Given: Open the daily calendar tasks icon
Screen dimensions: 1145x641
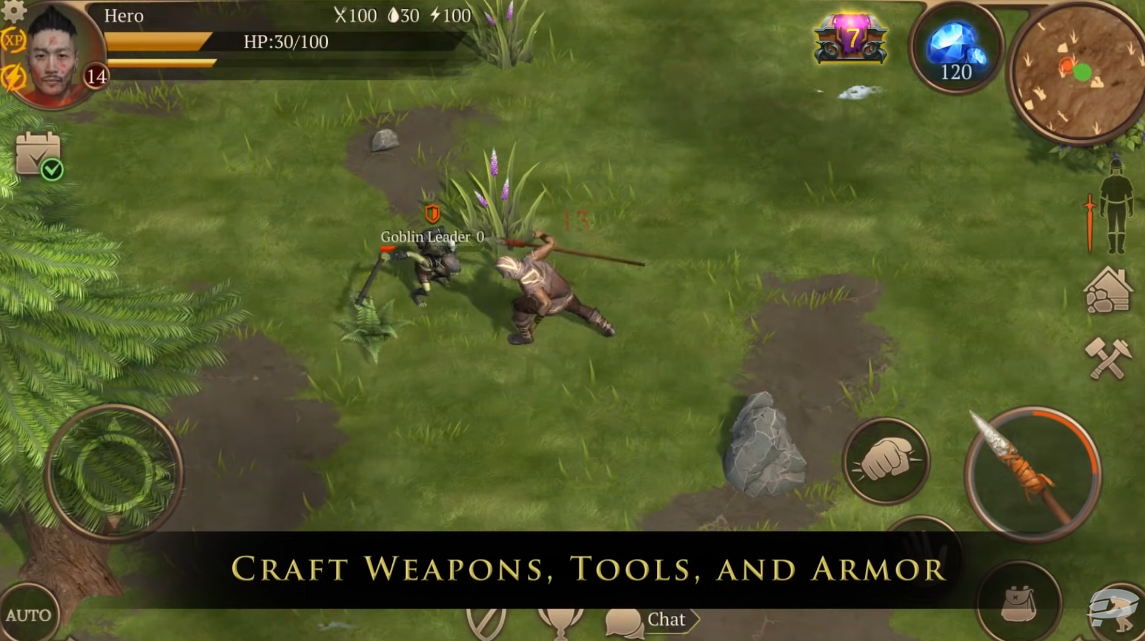Looking at the screenshot, I should point(38,155).
